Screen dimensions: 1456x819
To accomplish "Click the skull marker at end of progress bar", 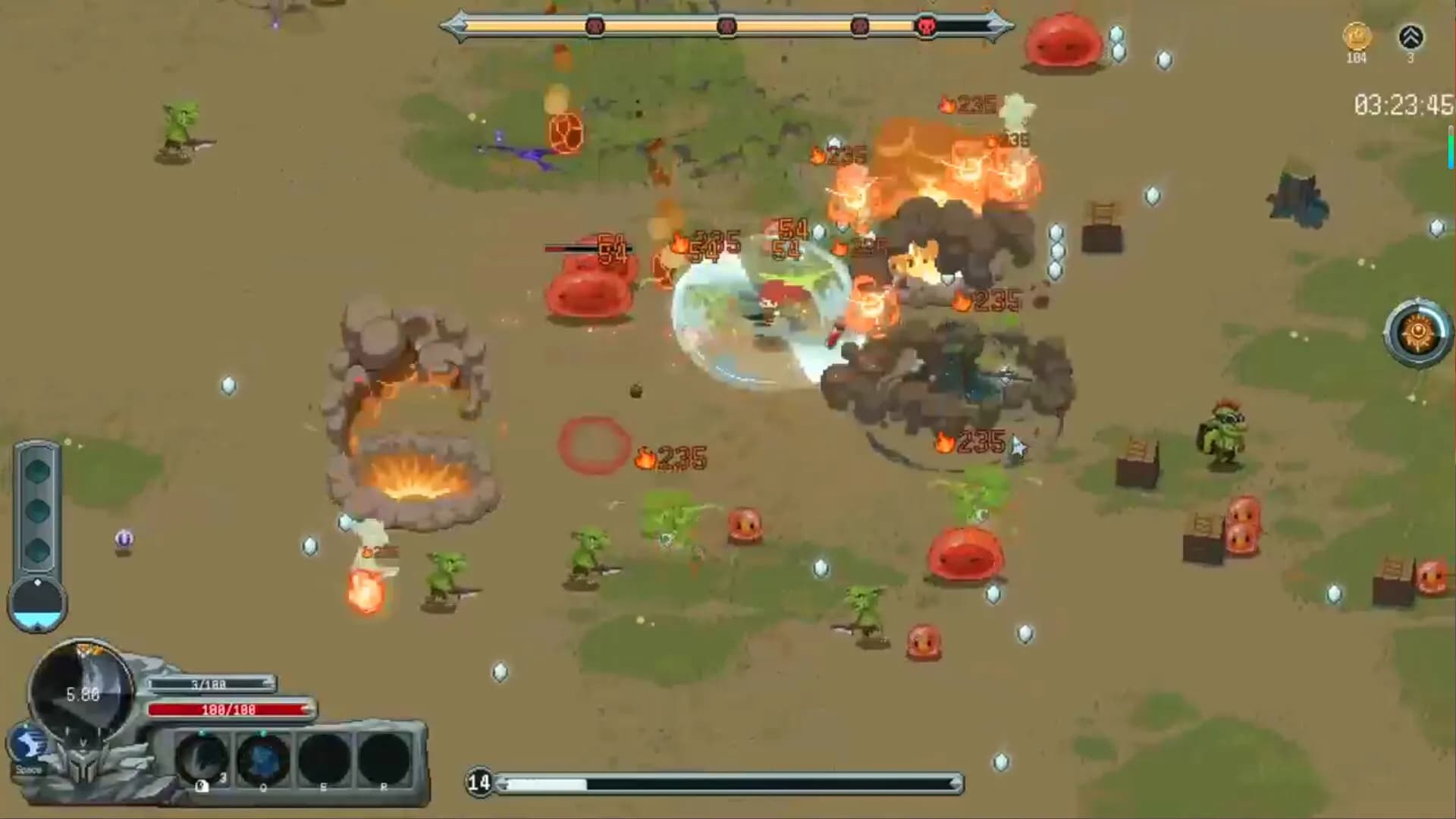I will [x=925, y=25].
